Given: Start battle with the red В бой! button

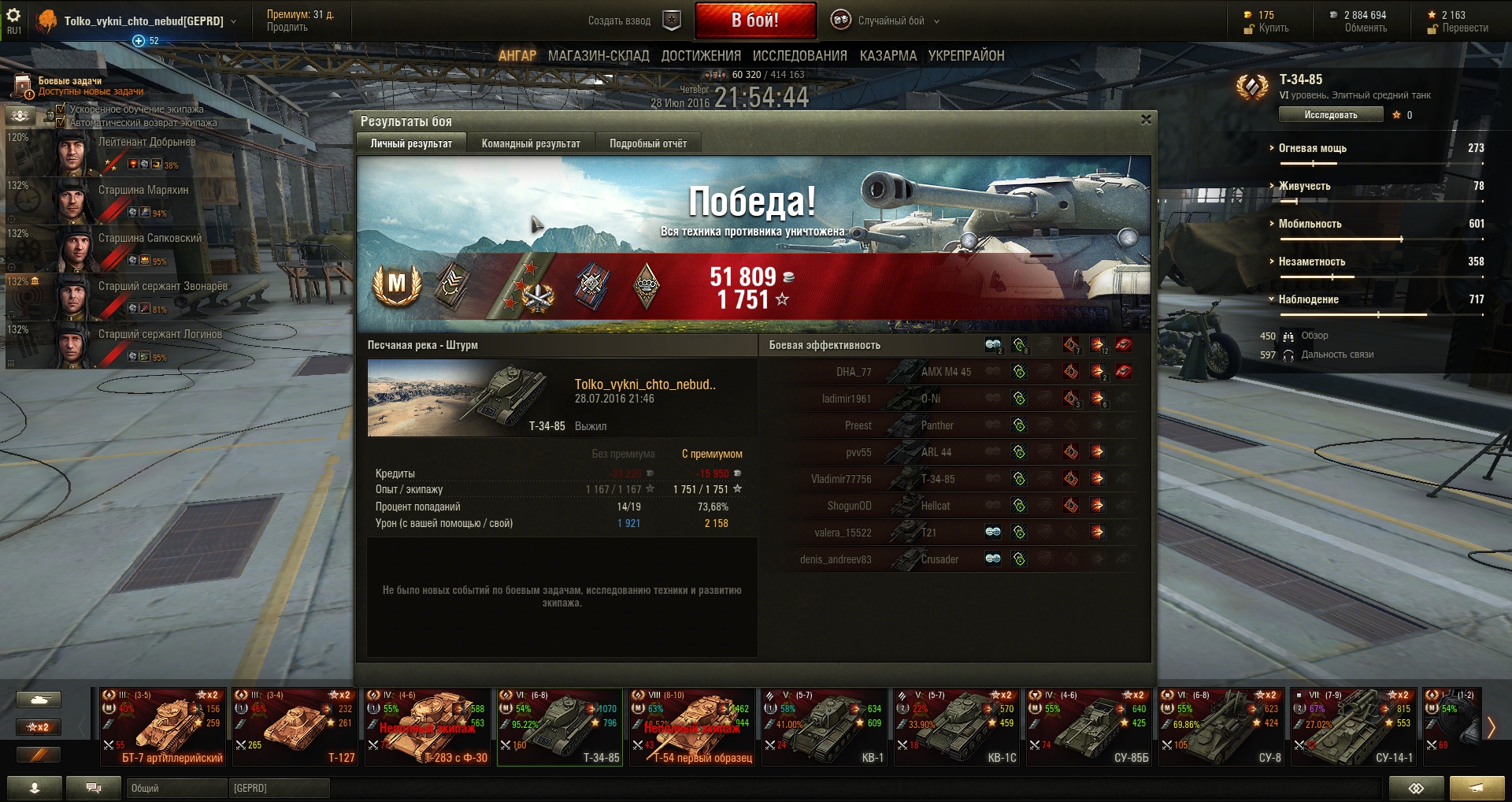Looking at the screenshot, I should coord(754,20).
